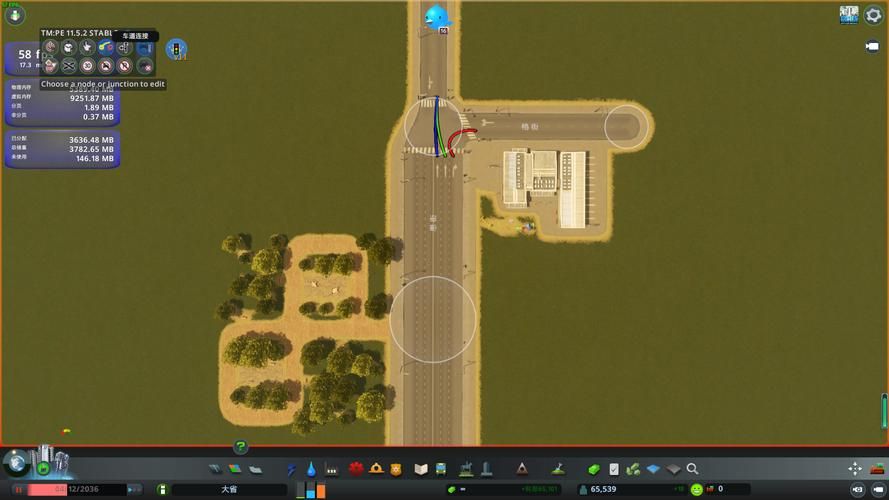Choose the TM:PE speed limits tool
889x500 pixels.
click(87, 65)
